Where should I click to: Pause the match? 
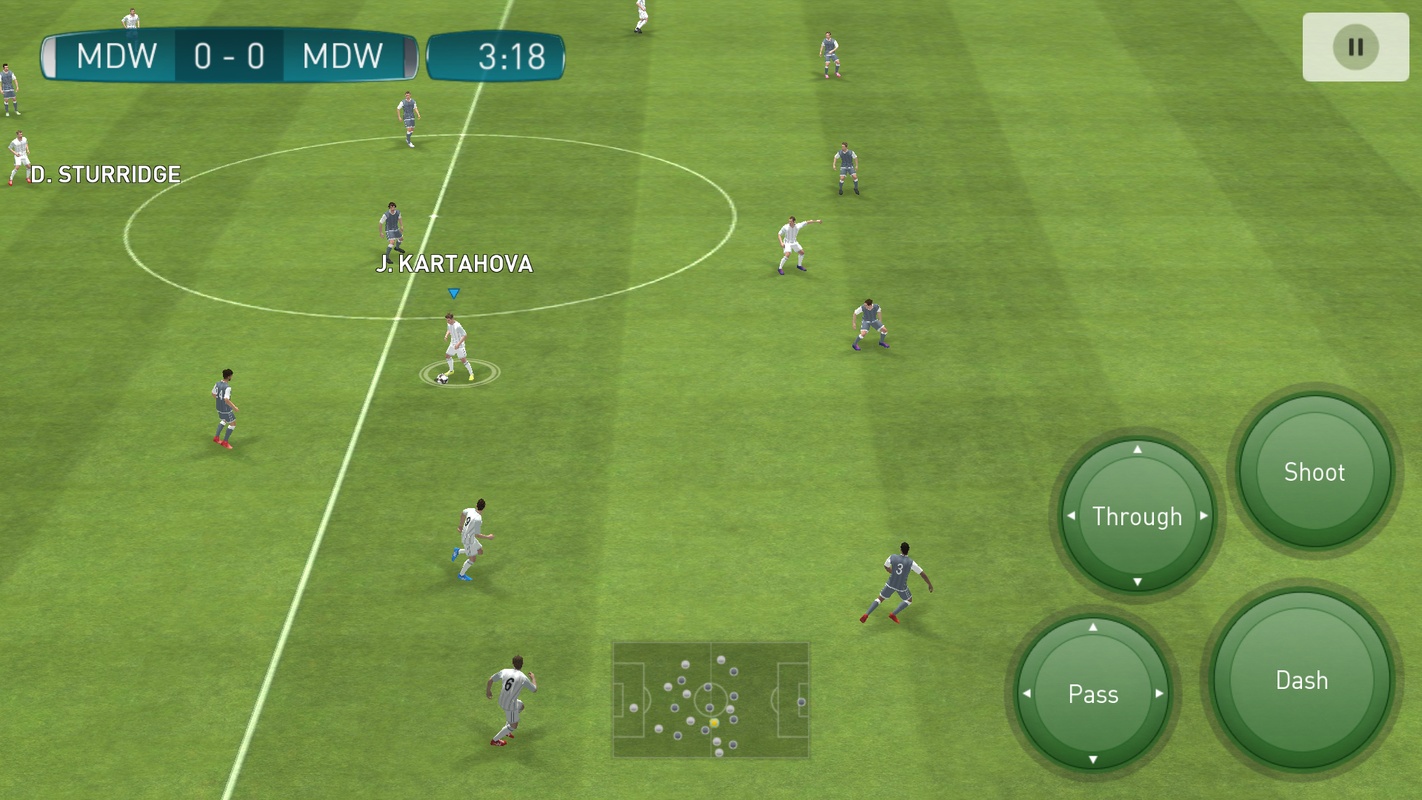[x=1355, y=47]
